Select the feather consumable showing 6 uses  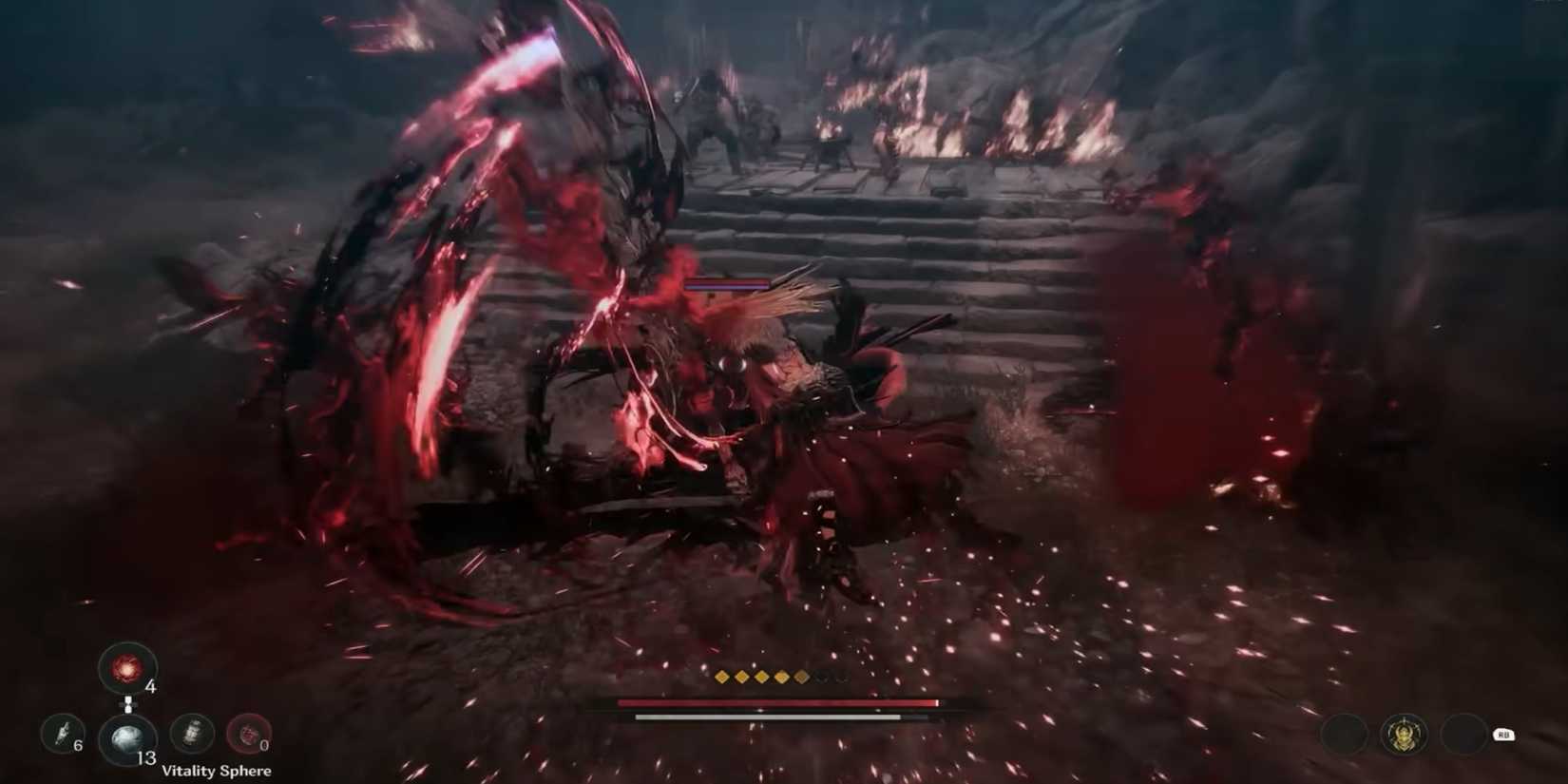coord(64,734)
